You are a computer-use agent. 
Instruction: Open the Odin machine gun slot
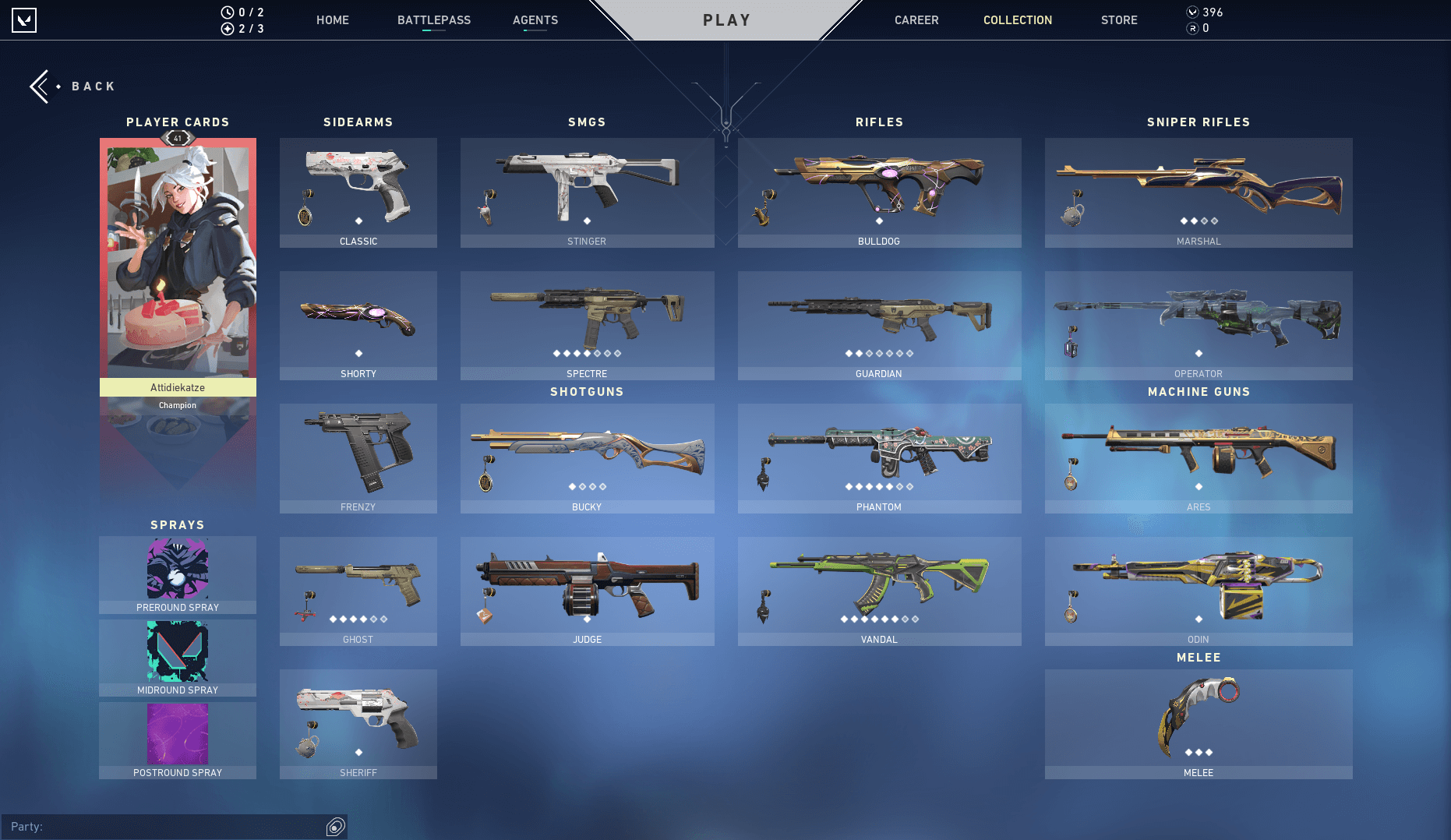click(x=1199, y=591)
